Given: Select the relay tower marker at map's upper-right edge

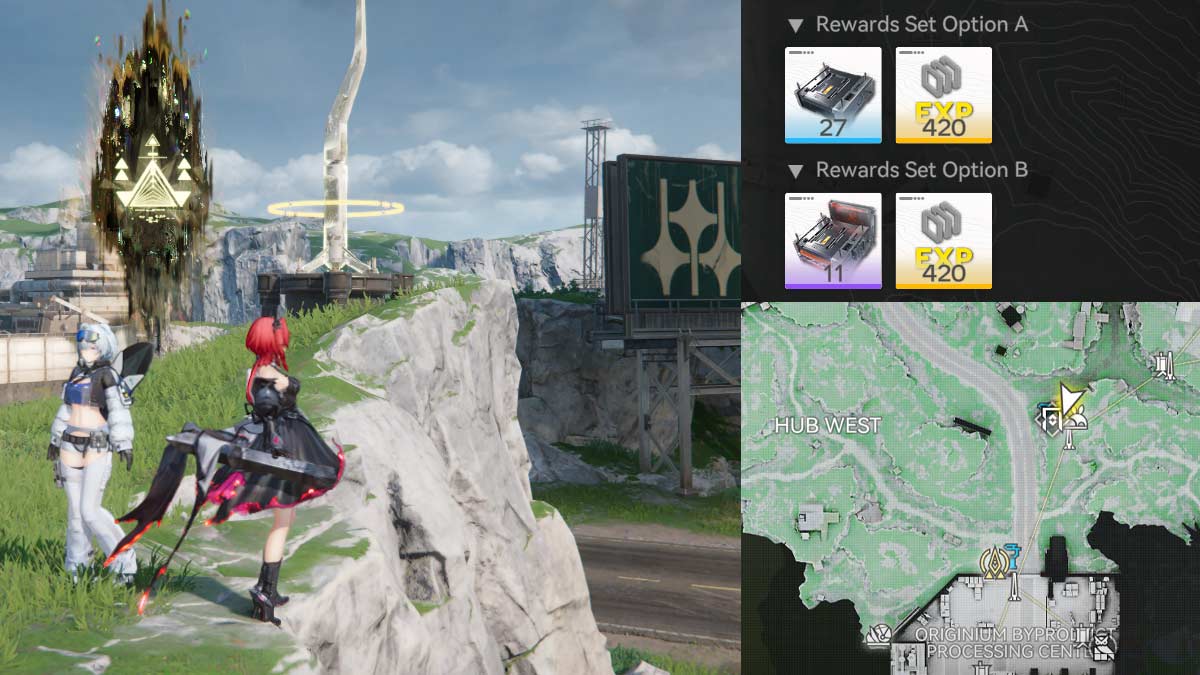Looking at the screenshot, I should coord(1164,365).
